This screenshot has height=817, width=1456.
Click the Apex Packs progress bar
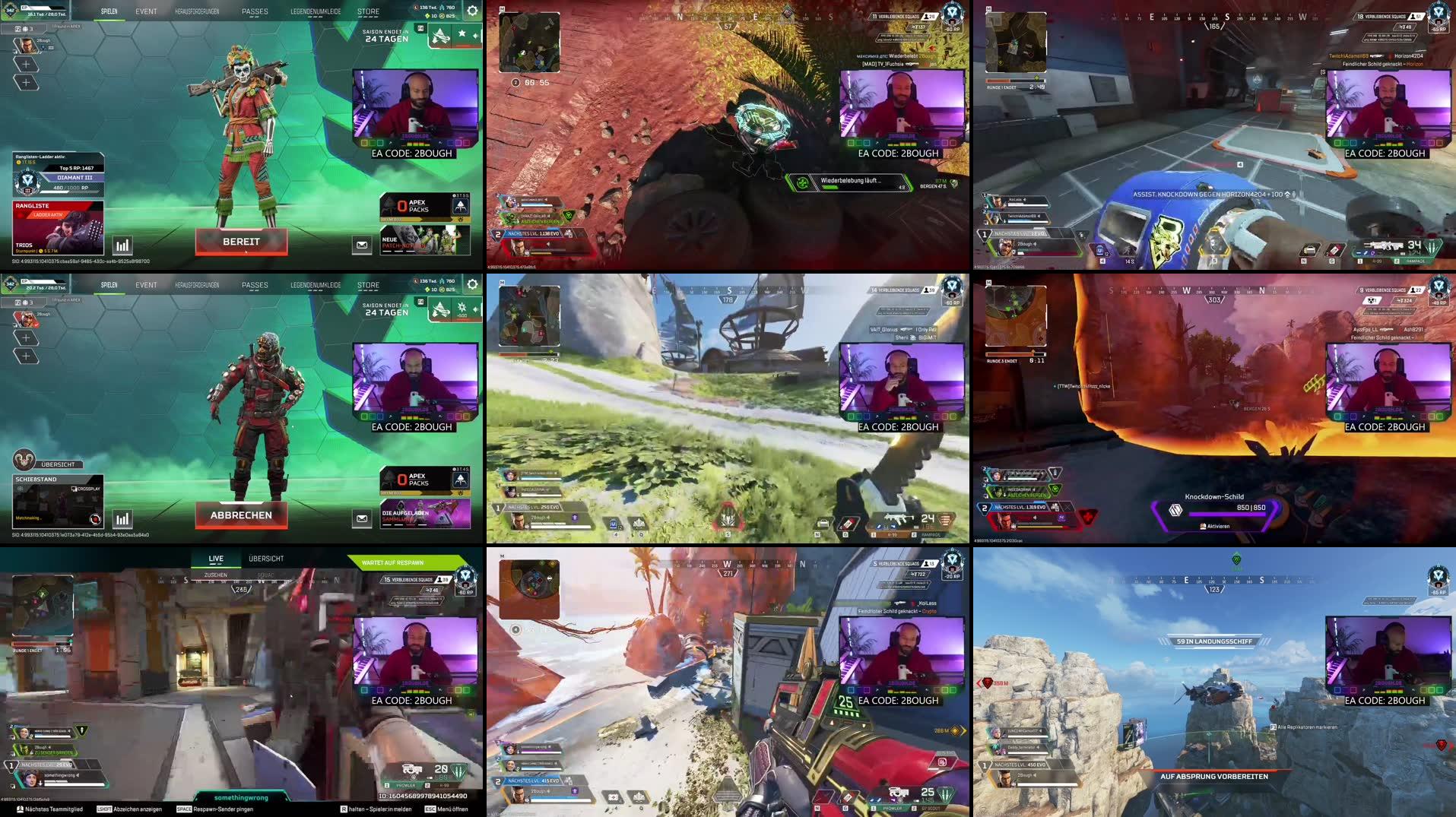pyautogui.click(x=420, y=219)
